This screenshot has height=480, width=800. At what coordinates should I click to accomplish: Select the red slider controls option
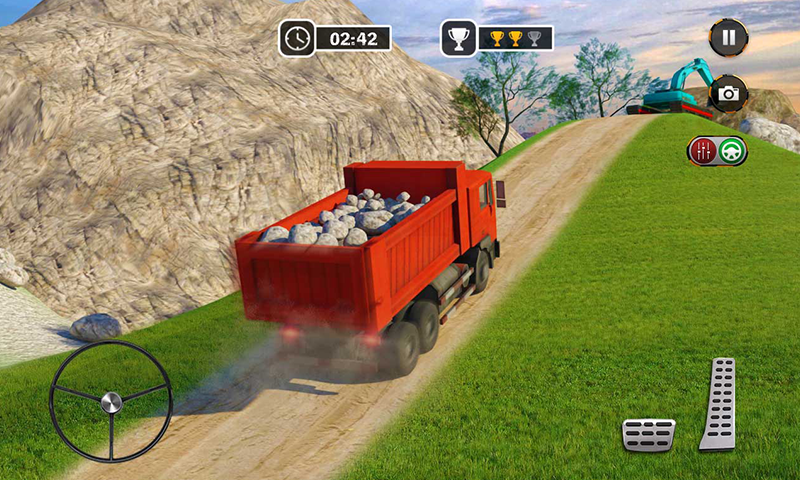pos(703,151)
